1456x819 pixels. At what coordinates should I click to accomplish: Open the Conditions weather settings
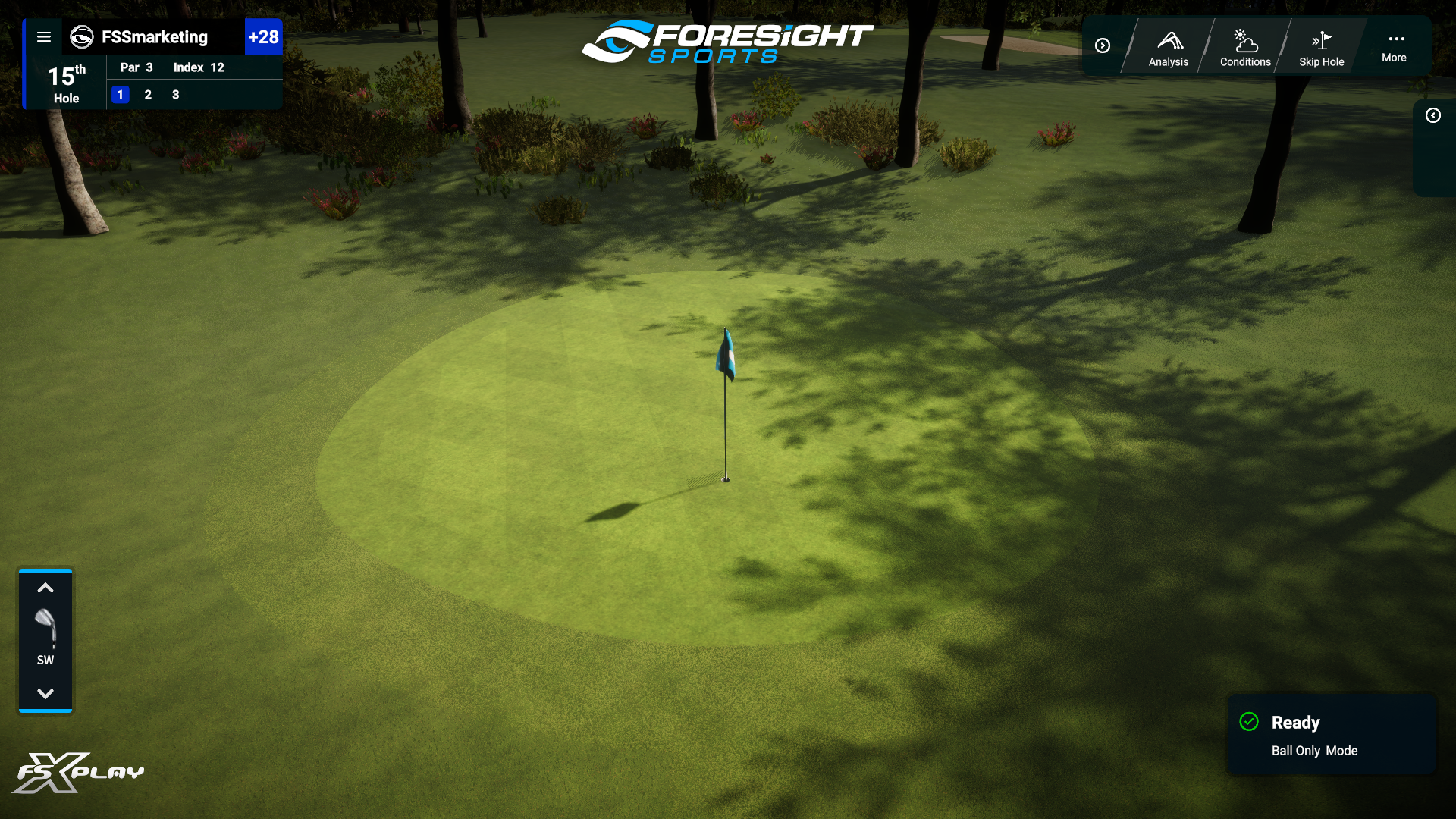tap(1244, 45)
